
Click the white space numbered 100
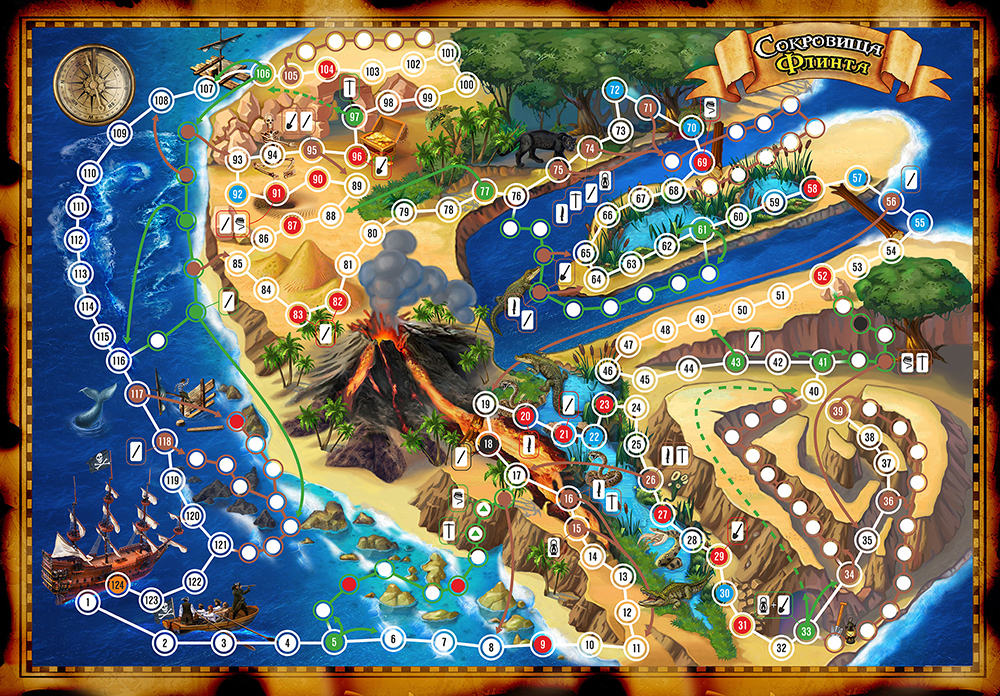[465, 85]
